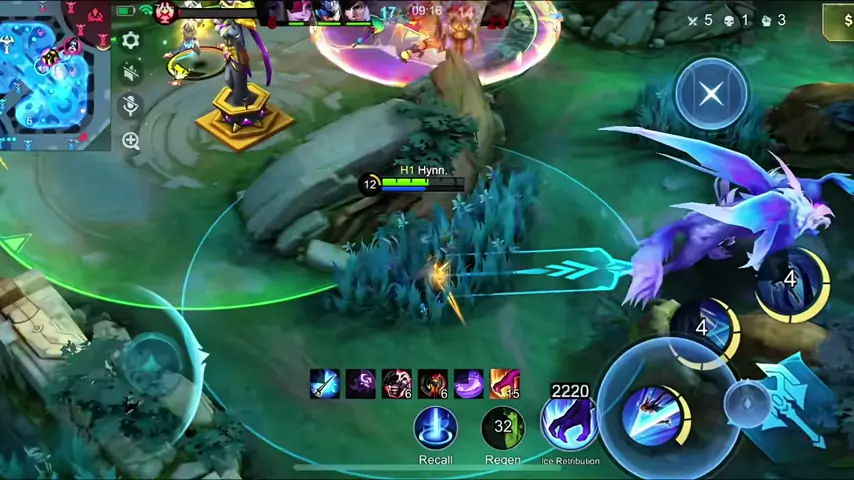Open the gear settings menu
Viewport: 854px width, 480px height.
131,41
